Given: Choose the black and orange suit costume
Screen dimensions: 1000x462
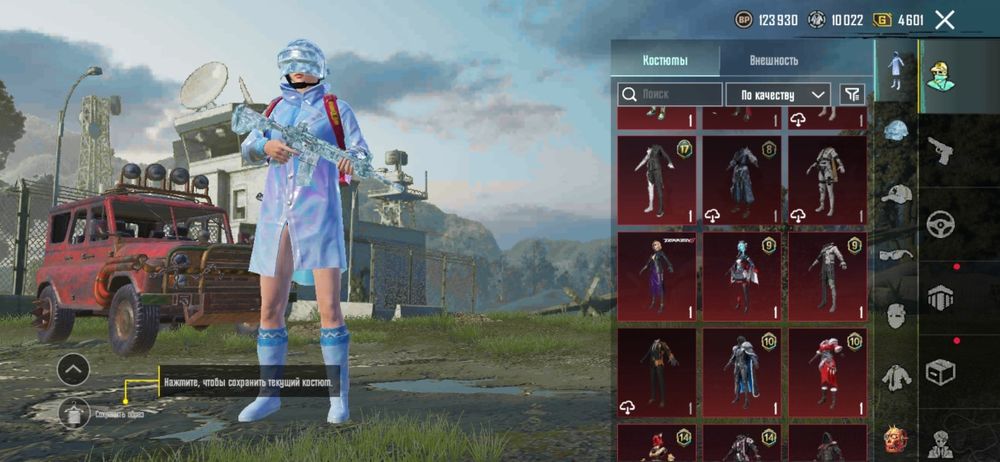Looking at the screenshot, I should 656,372.
